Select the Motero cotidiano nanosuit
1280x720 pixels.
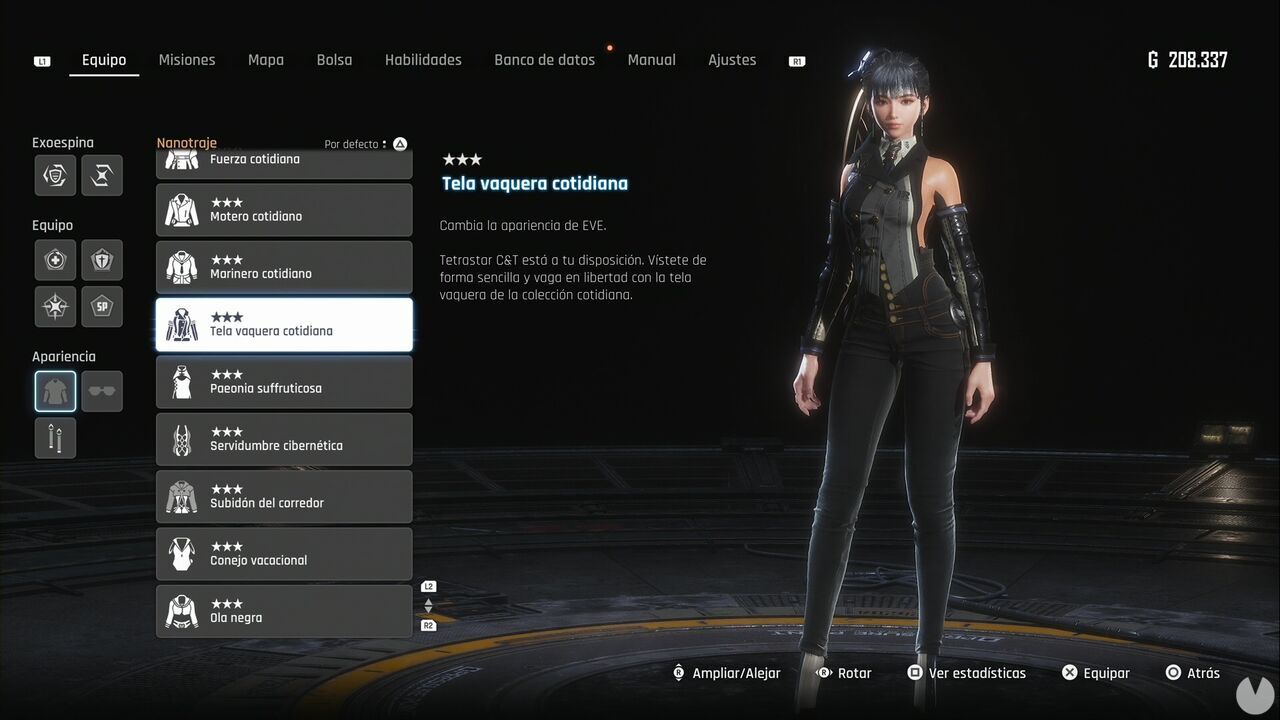[x=284, y=209]
